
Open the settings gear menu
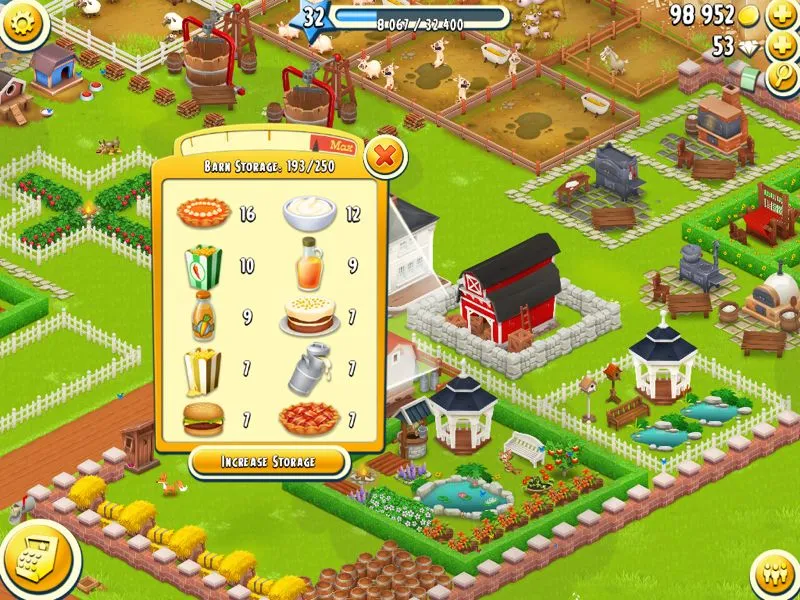click(25, 22)
